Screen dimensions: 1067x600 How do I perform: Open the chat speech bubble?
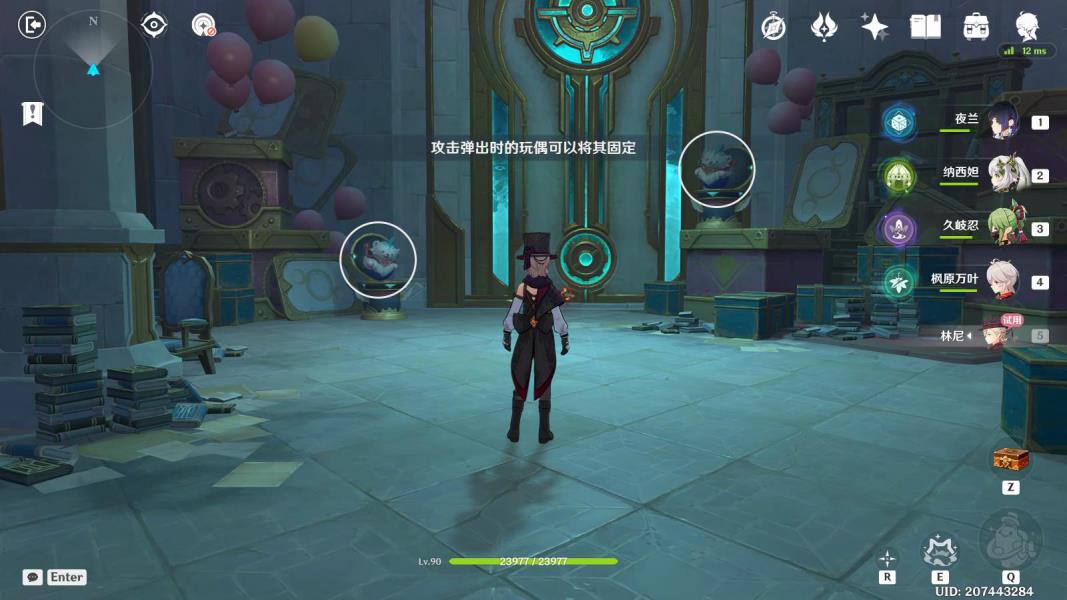tap(33, 577)
